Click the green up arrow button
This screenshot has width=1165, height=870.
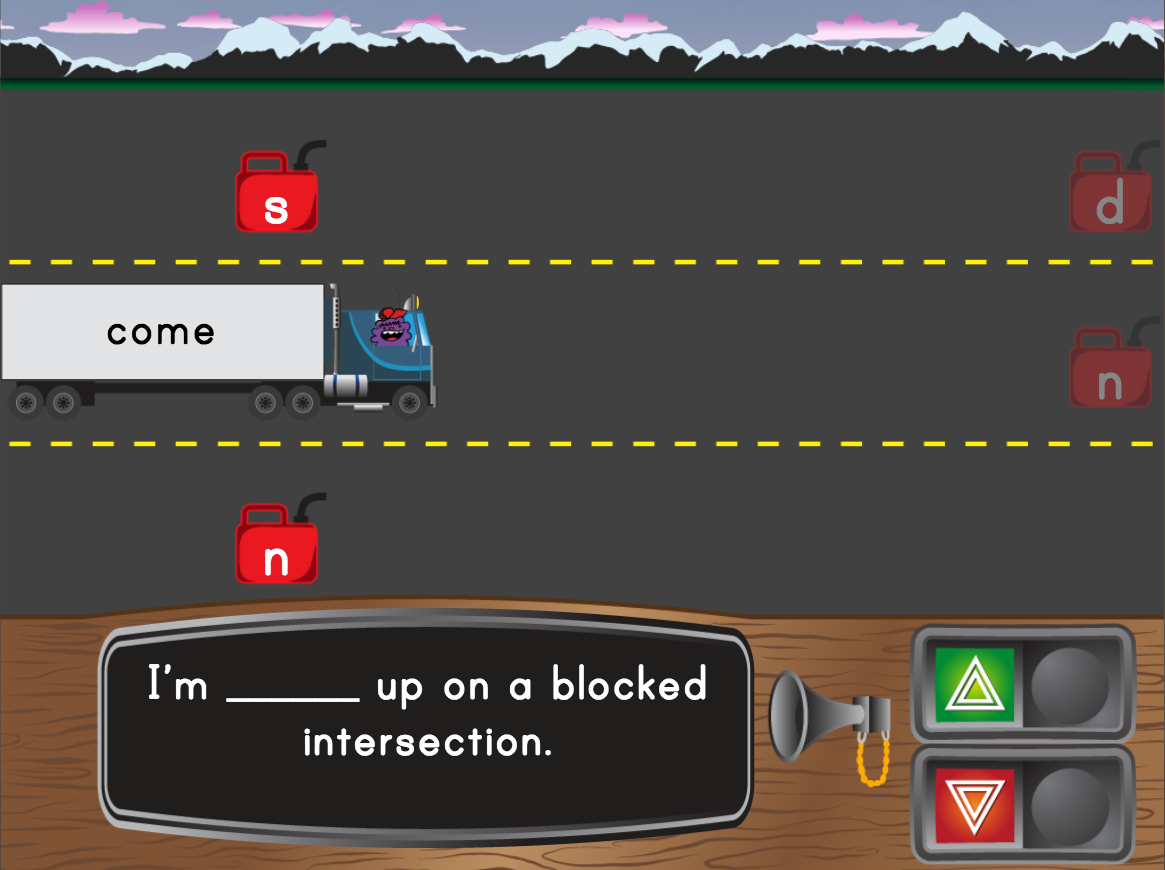coord(974,686)
